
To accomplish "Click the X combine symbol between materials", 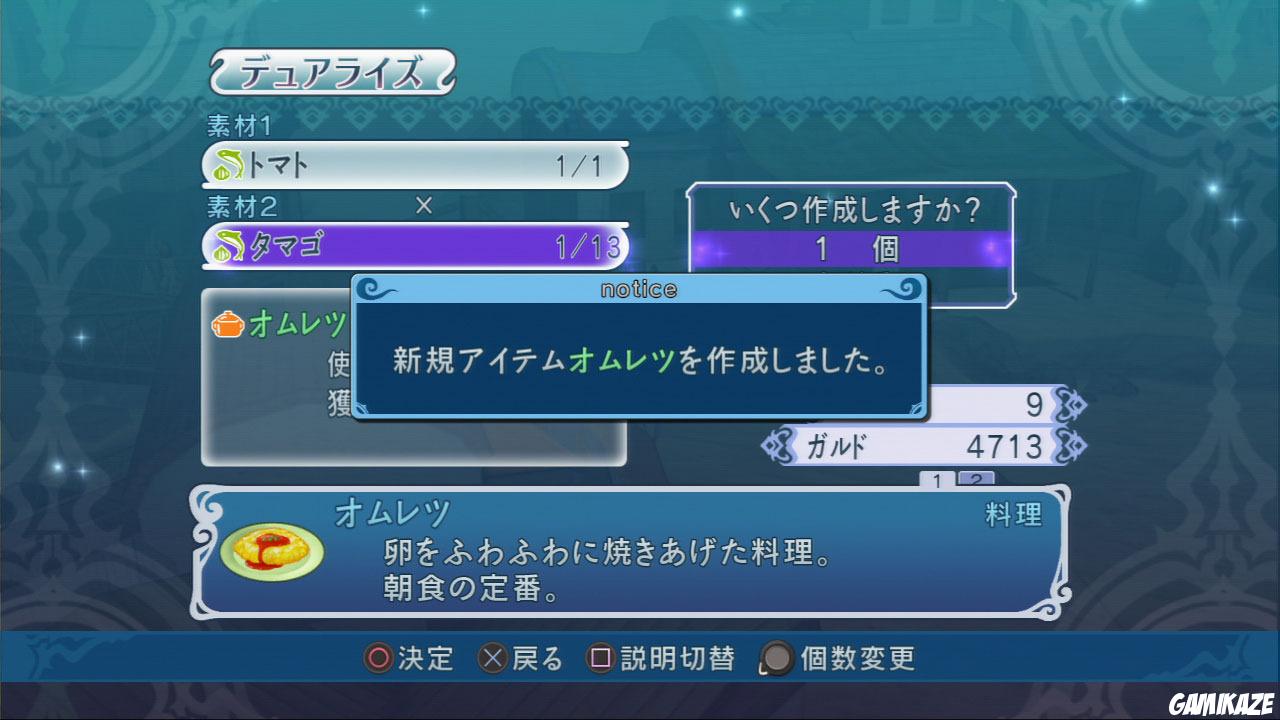I will [424, 207].
